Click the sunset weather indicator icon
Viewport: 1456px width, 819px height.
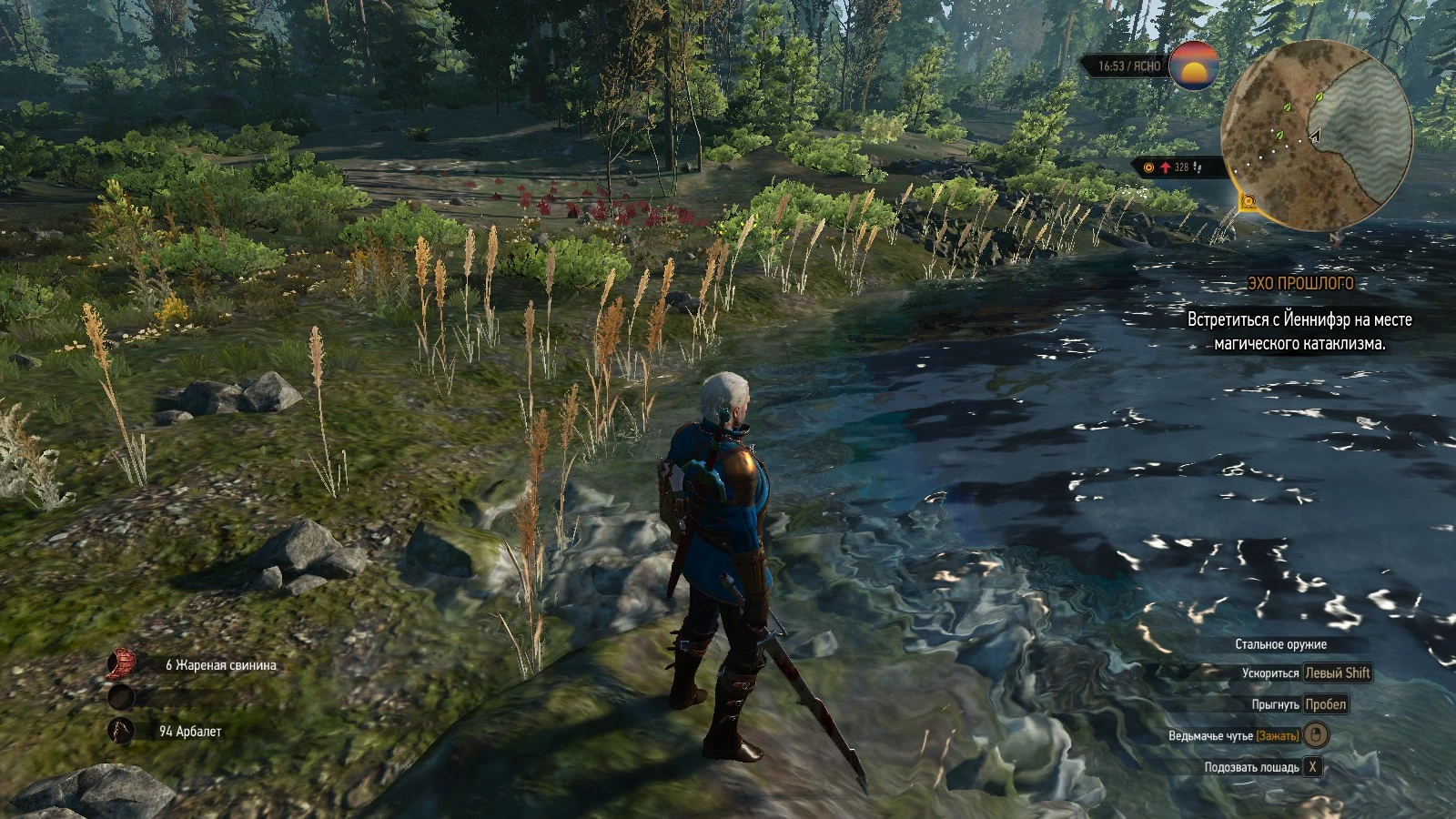[1194, 67]
